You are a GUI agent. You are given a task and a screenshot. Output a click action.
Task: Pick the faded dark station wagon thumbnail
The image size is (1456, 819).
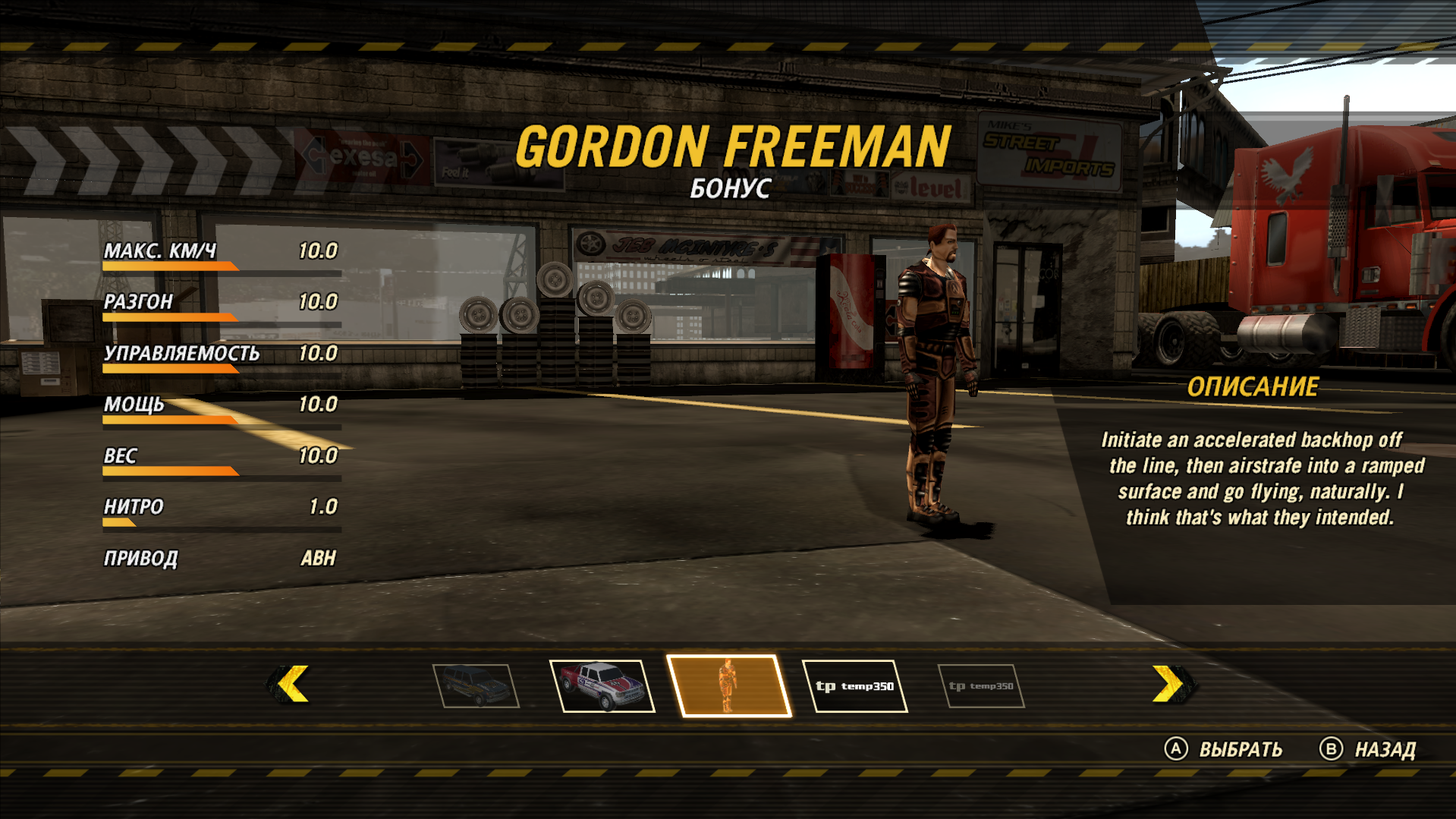(x=476, y=685)
